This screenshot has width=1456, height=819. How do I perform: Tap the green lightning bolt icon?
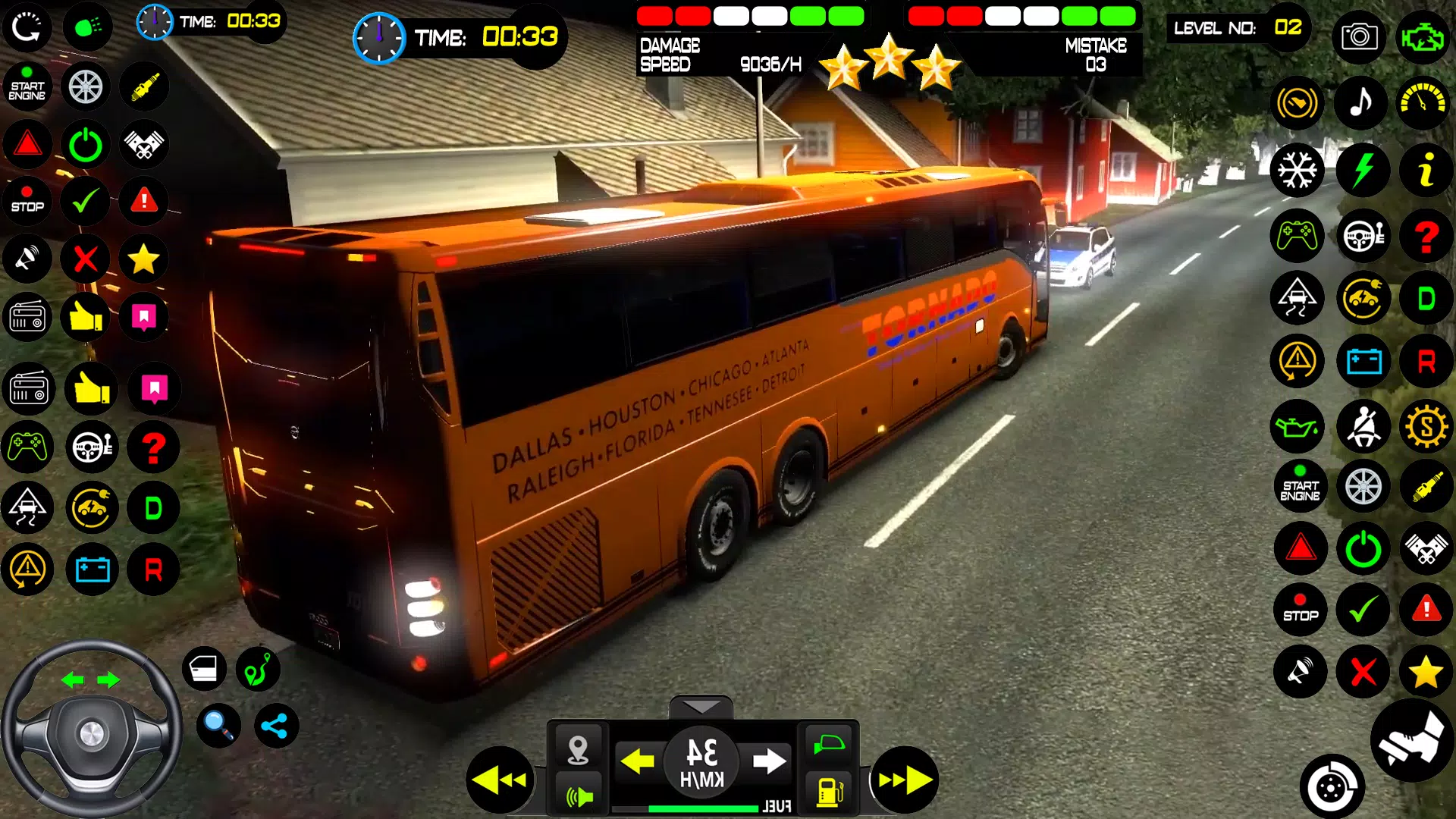(x=1363, y=170)
